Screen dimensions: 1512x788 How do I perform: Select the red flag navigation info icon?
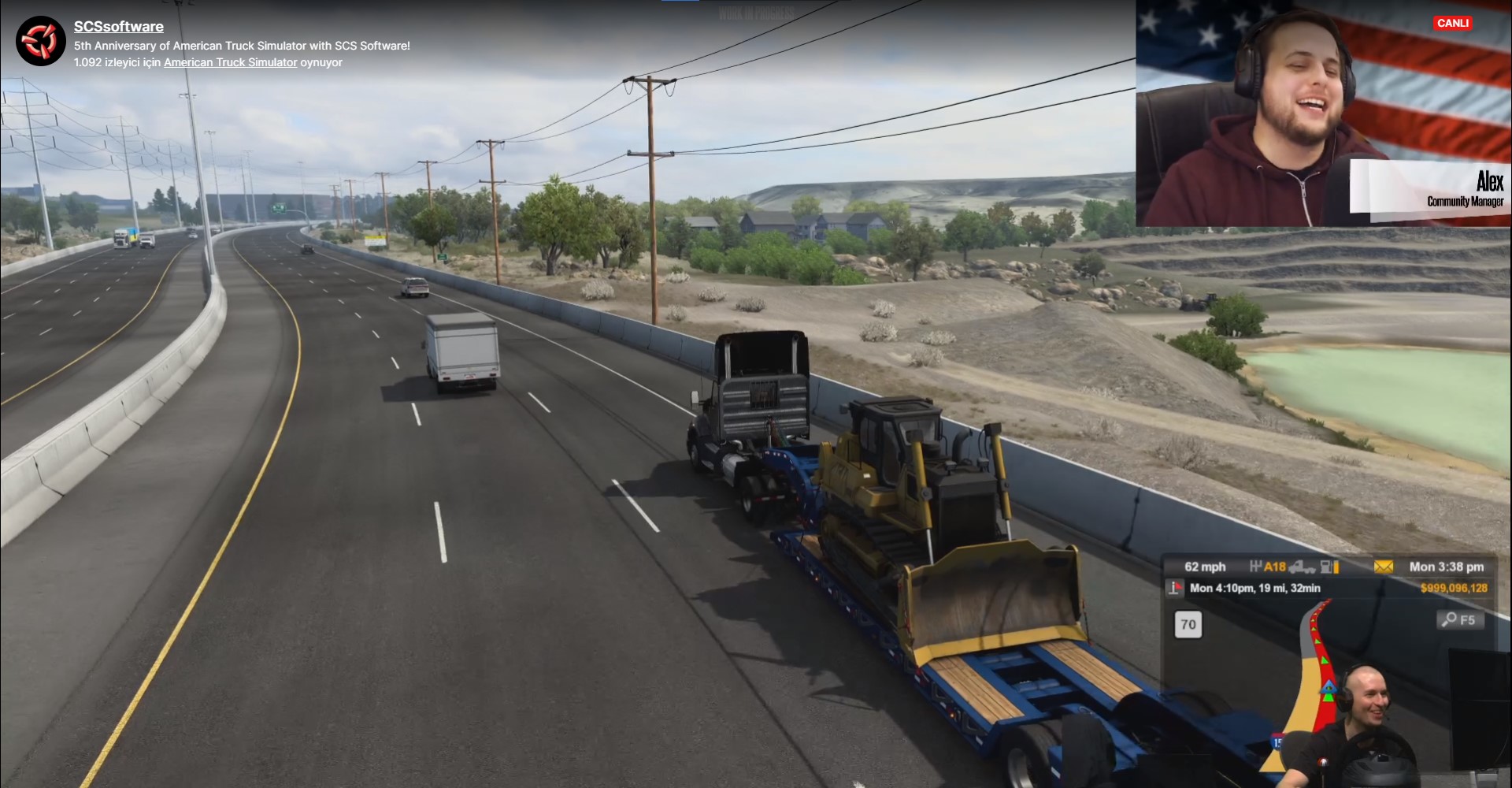tap(1175, 588)
